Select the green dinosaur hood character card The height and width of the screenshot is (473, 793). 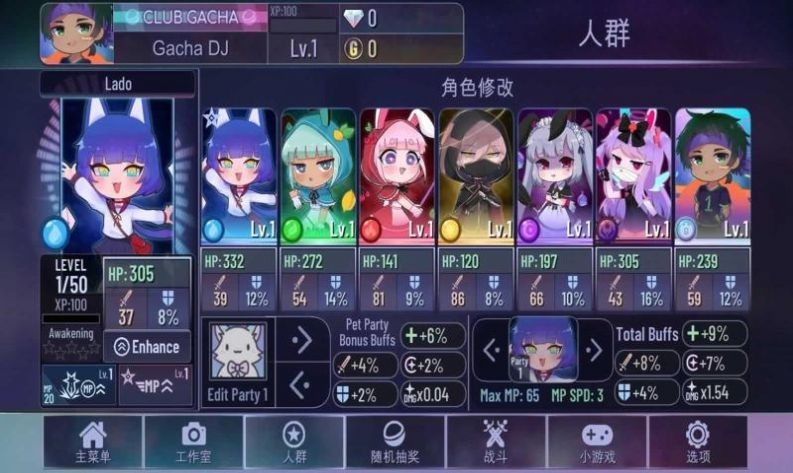pyautogui.click(x=318, y=176)
